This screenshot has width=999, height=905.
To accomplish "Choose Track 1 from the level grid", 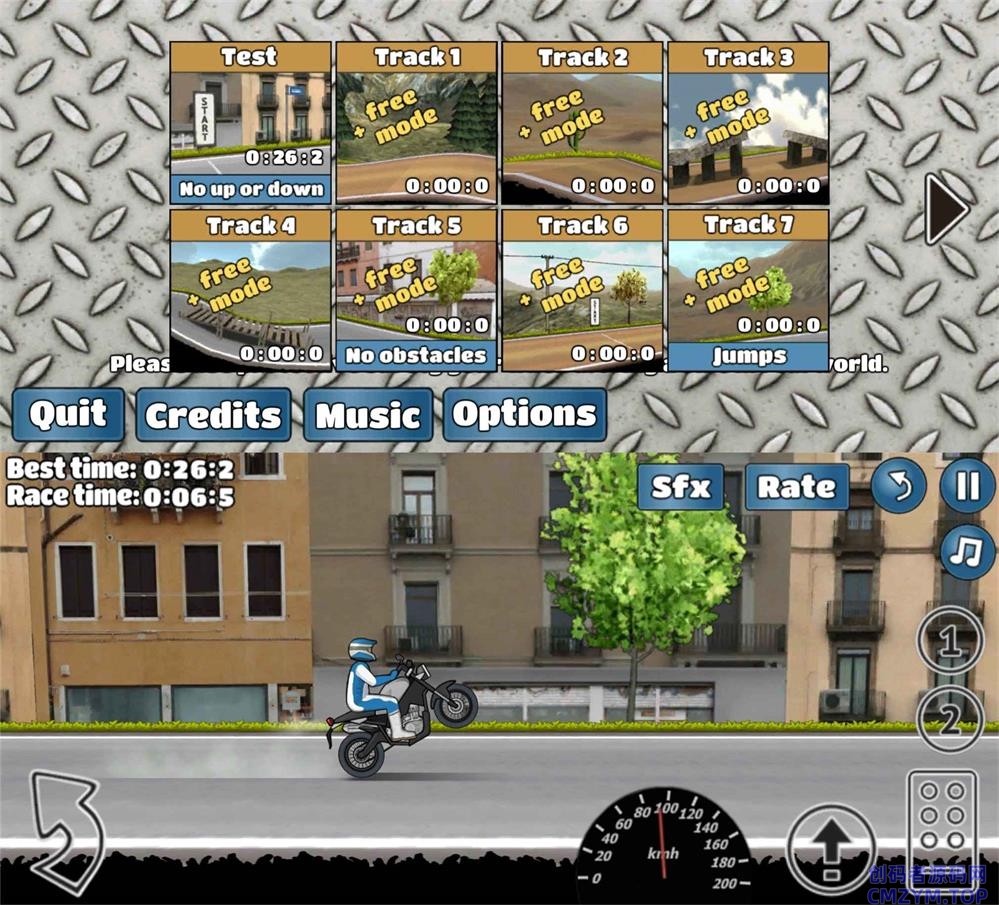I will 416,122.
